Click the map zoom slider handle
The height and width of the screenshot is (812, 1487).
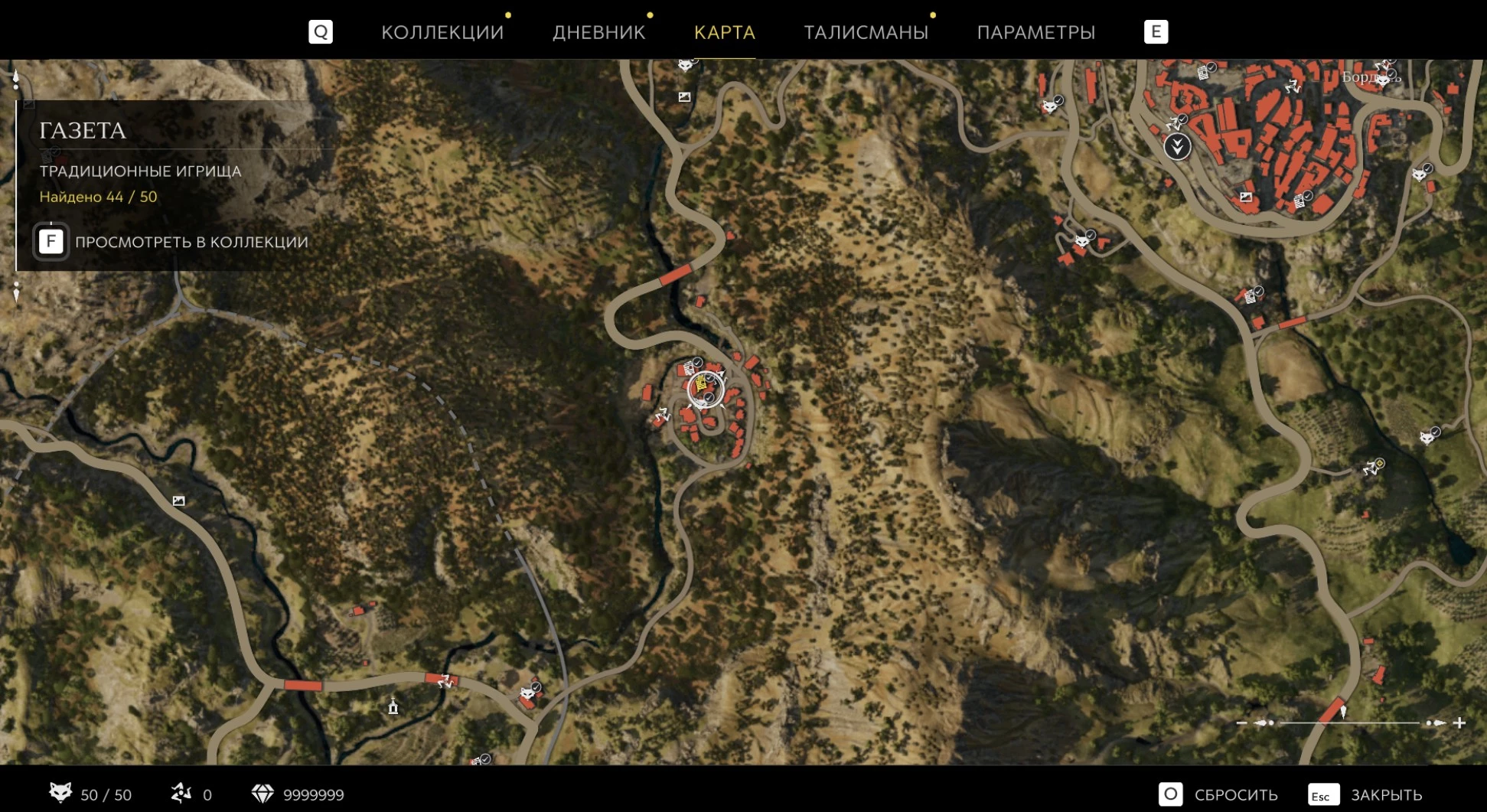1343,713
